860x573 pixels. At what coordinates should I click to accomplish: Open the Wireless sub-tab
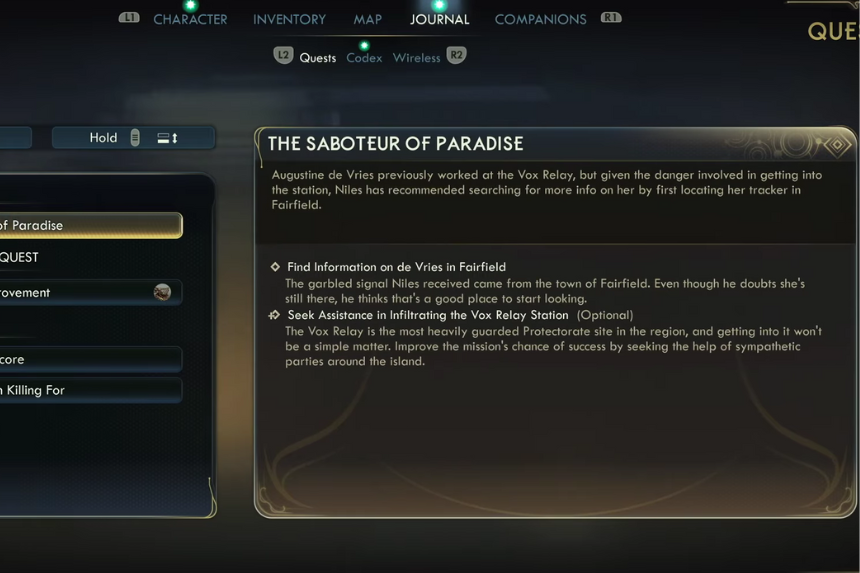416,58
